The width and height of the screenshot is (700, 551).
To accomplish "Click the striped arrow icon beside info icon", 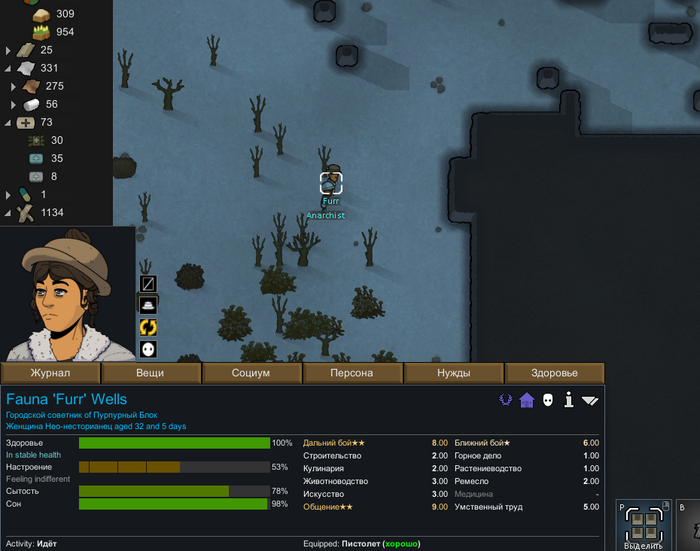I will tap(590, 400).
